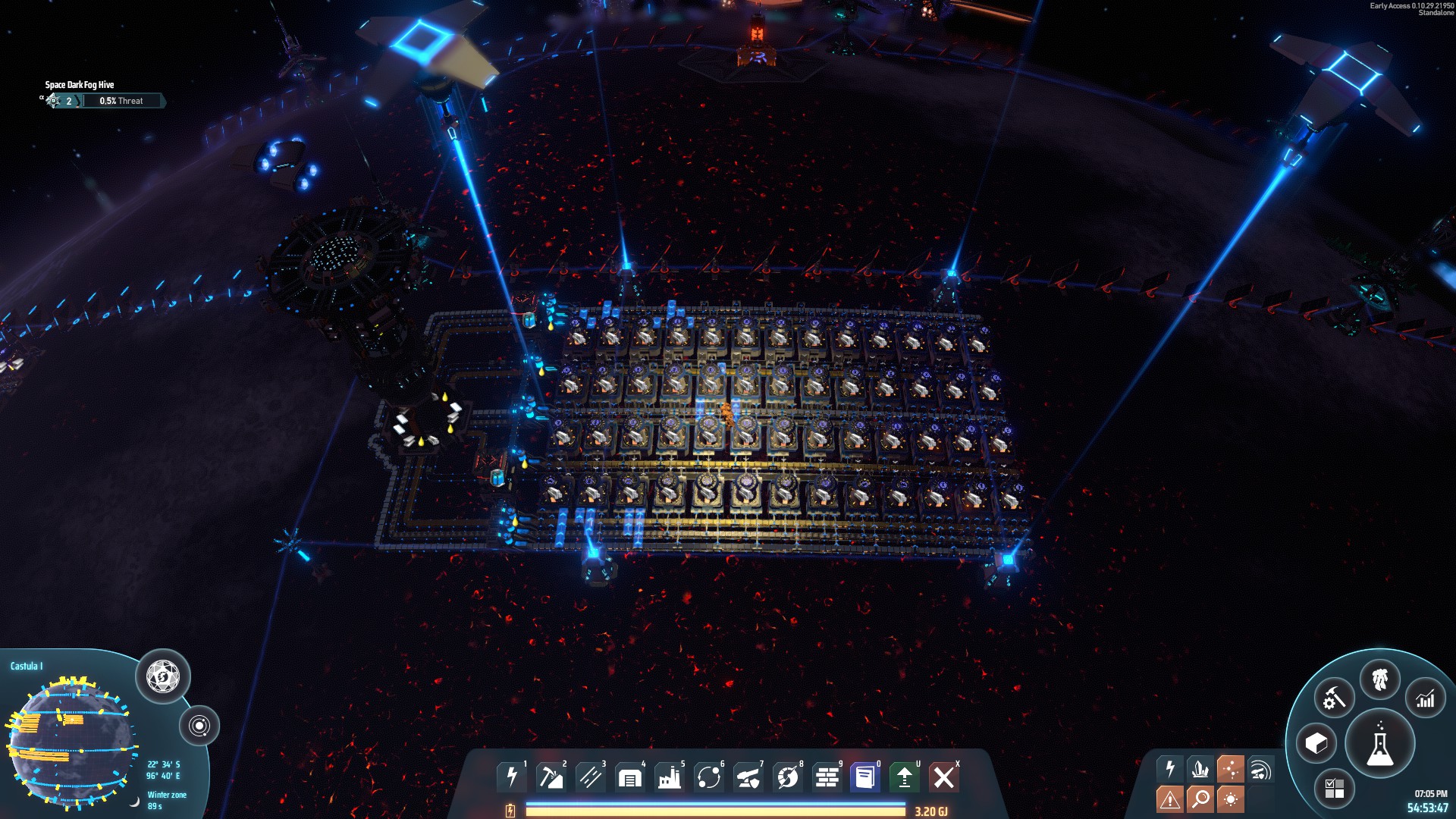Open the foundation build category
The image size is (1456, 819).
pyautogui.click(x=827, y=777)
